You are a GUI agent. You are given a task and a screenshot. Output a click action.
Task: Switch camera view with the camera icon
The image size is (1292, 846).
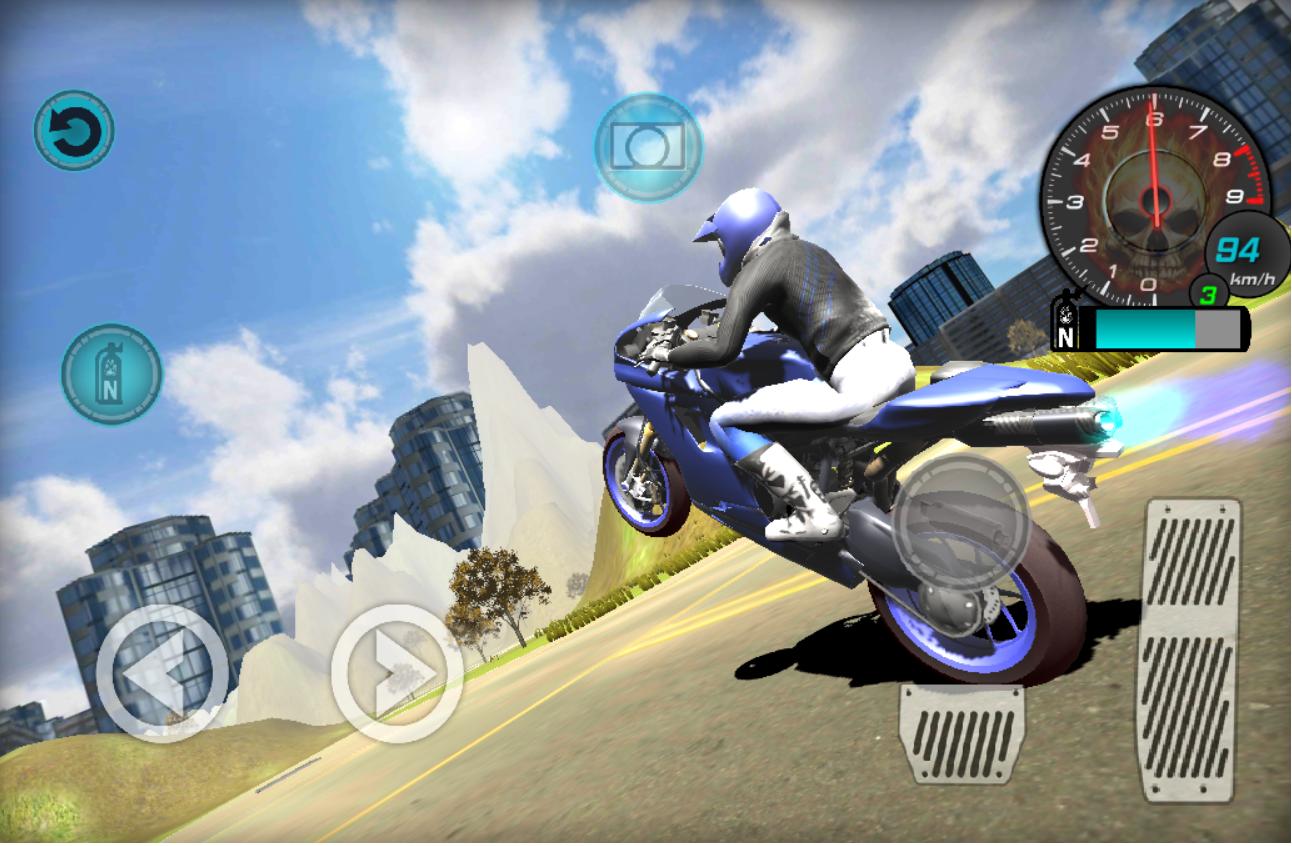pos(647,146)
